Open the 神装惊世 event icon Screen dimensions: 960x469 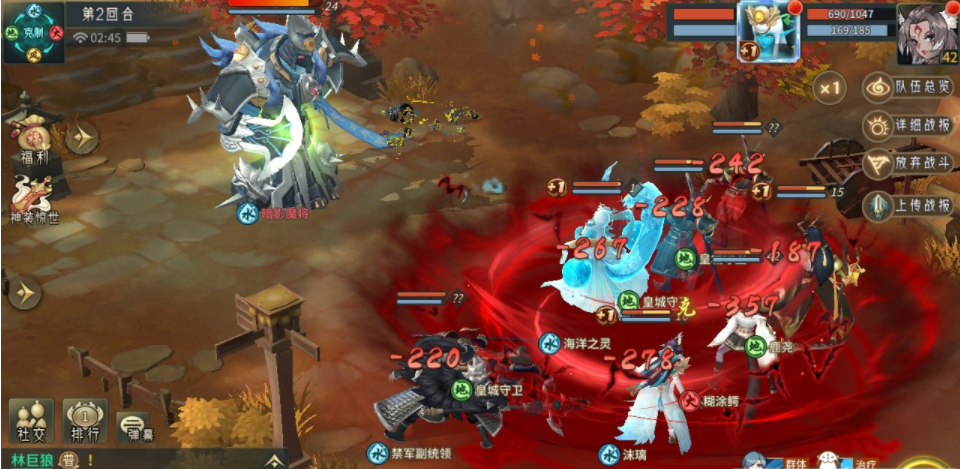coord(34,197)
